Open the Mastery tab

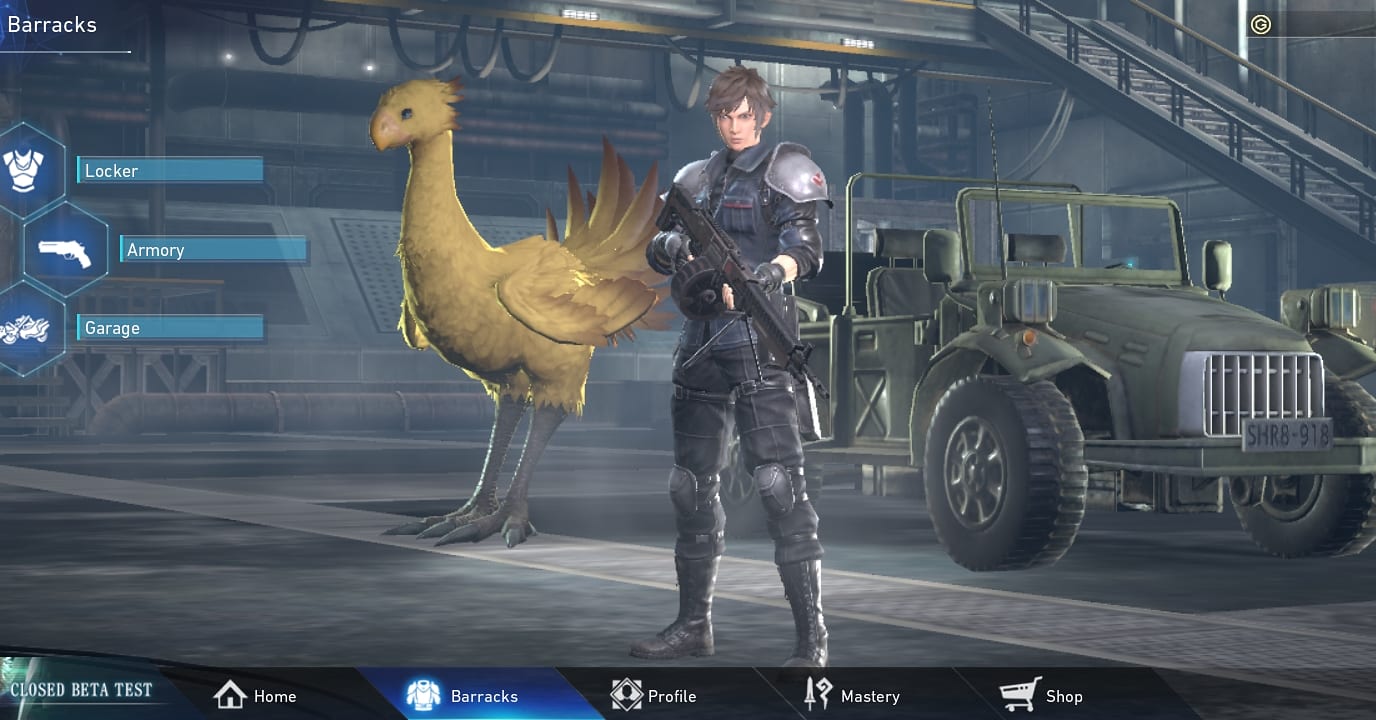(852, 696)
